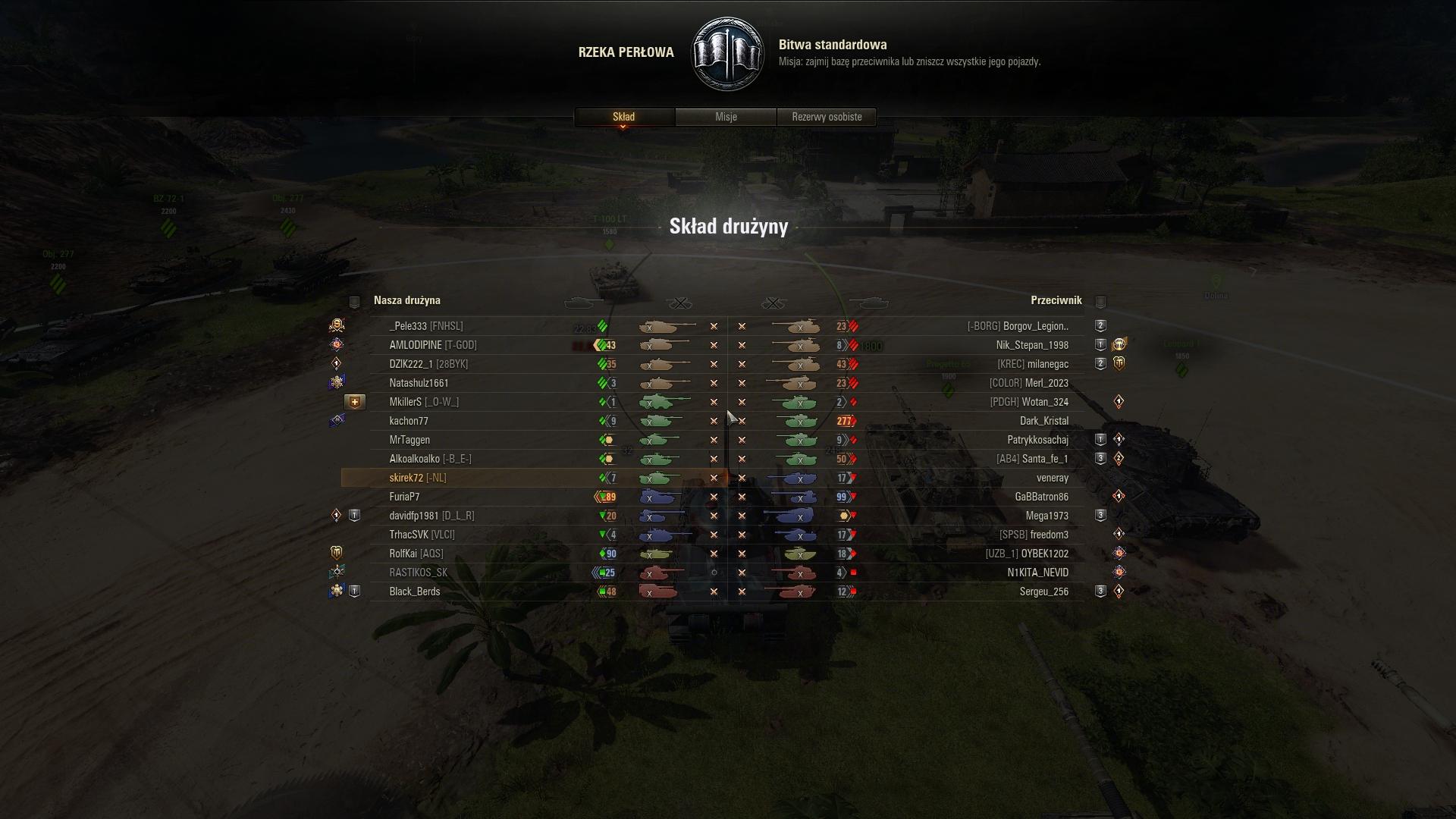Pick enemy GaBBatron86 from the list

[x=1041, y=497]
